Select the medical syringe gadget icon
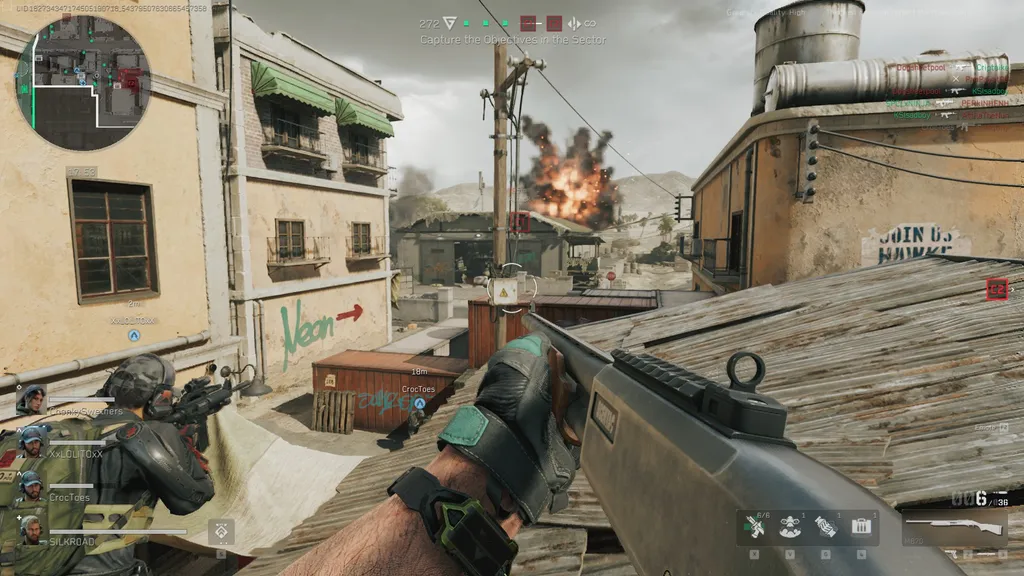 pos(754,526)
